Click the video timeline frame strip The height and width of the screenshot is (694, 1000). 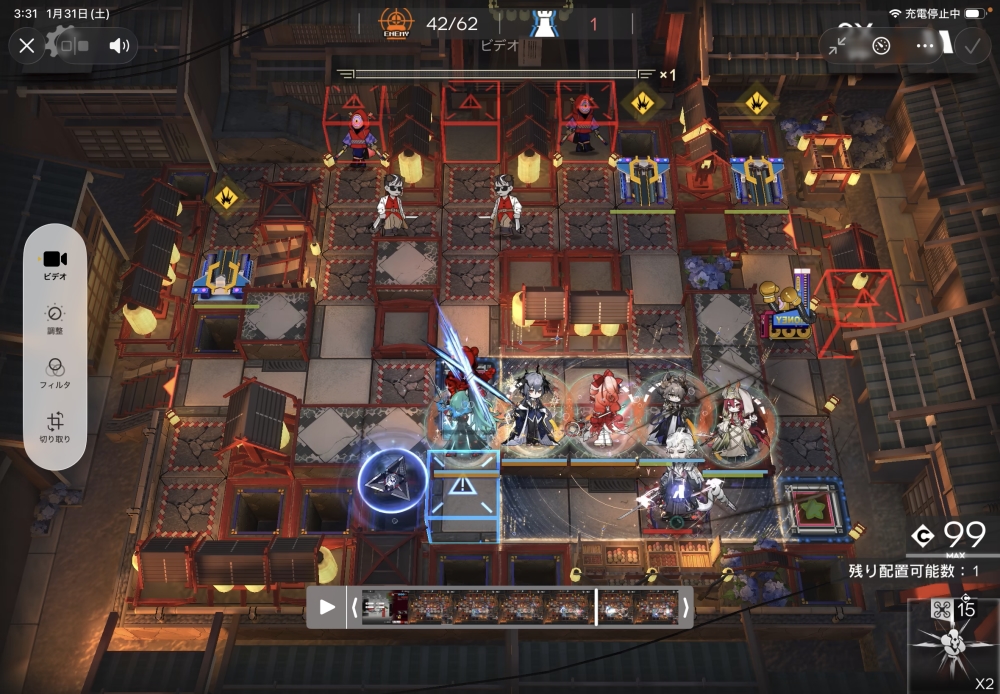520,607
